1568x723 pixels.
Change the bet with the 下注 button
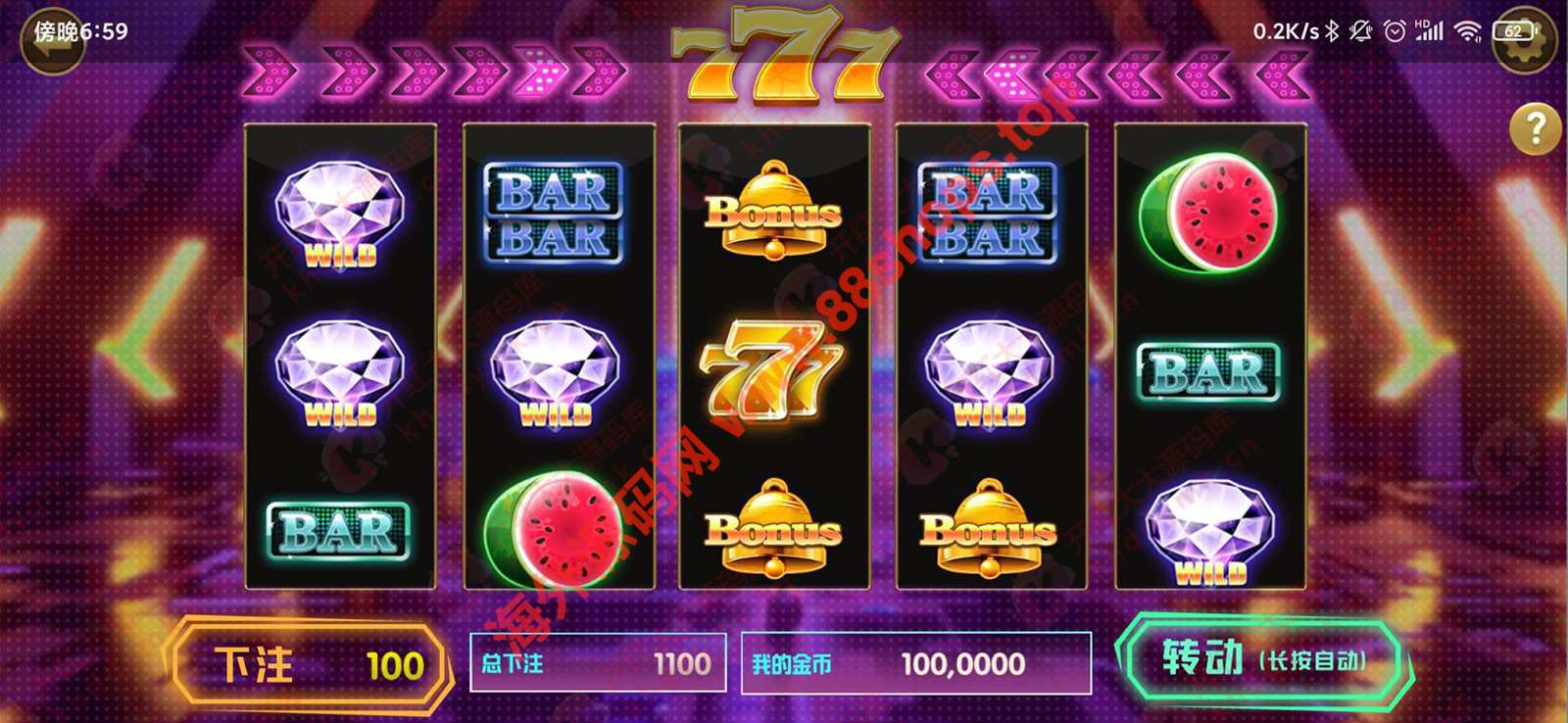point(309,665)
